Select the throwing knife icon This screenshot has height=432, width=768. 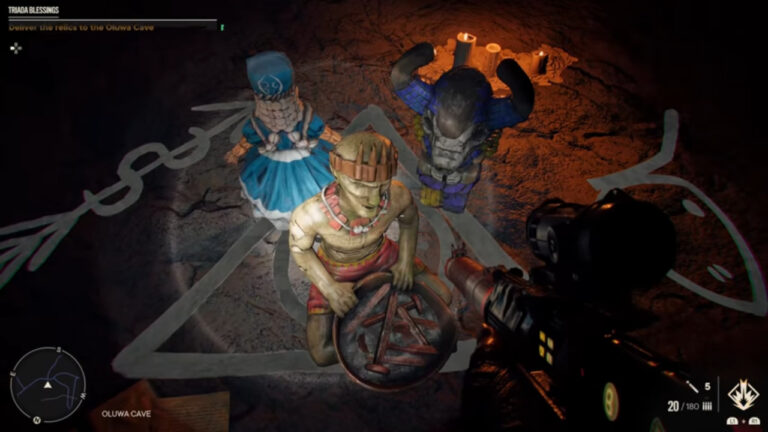click(691, 386)
